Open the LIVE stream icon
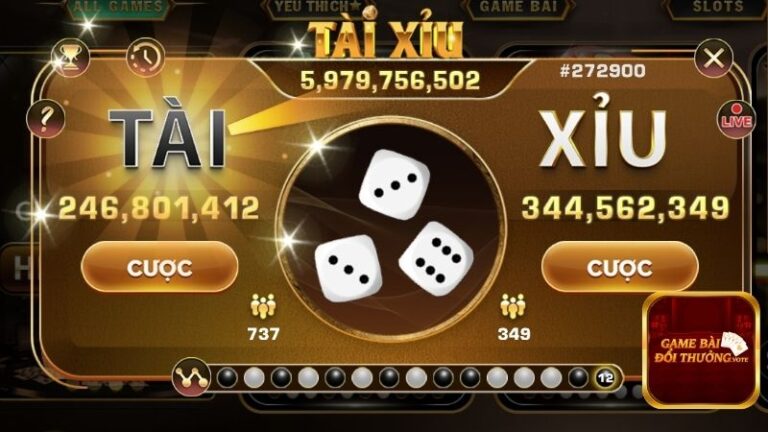Screen dimensions: 768x432 (736, 118)
